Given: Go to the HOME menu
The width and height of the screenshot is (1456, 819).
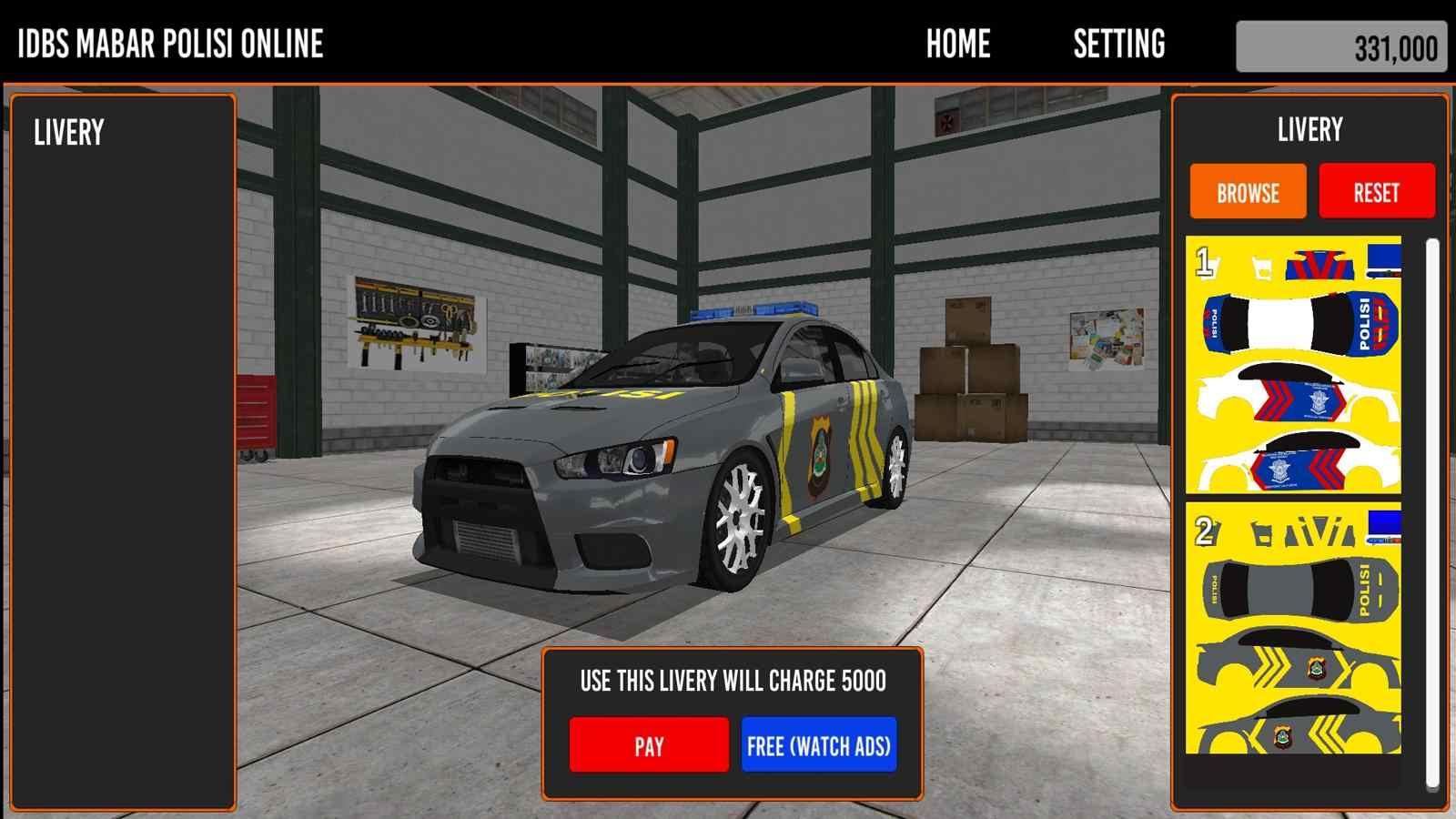Looking at the screenshot, I should tap(957, 44).
